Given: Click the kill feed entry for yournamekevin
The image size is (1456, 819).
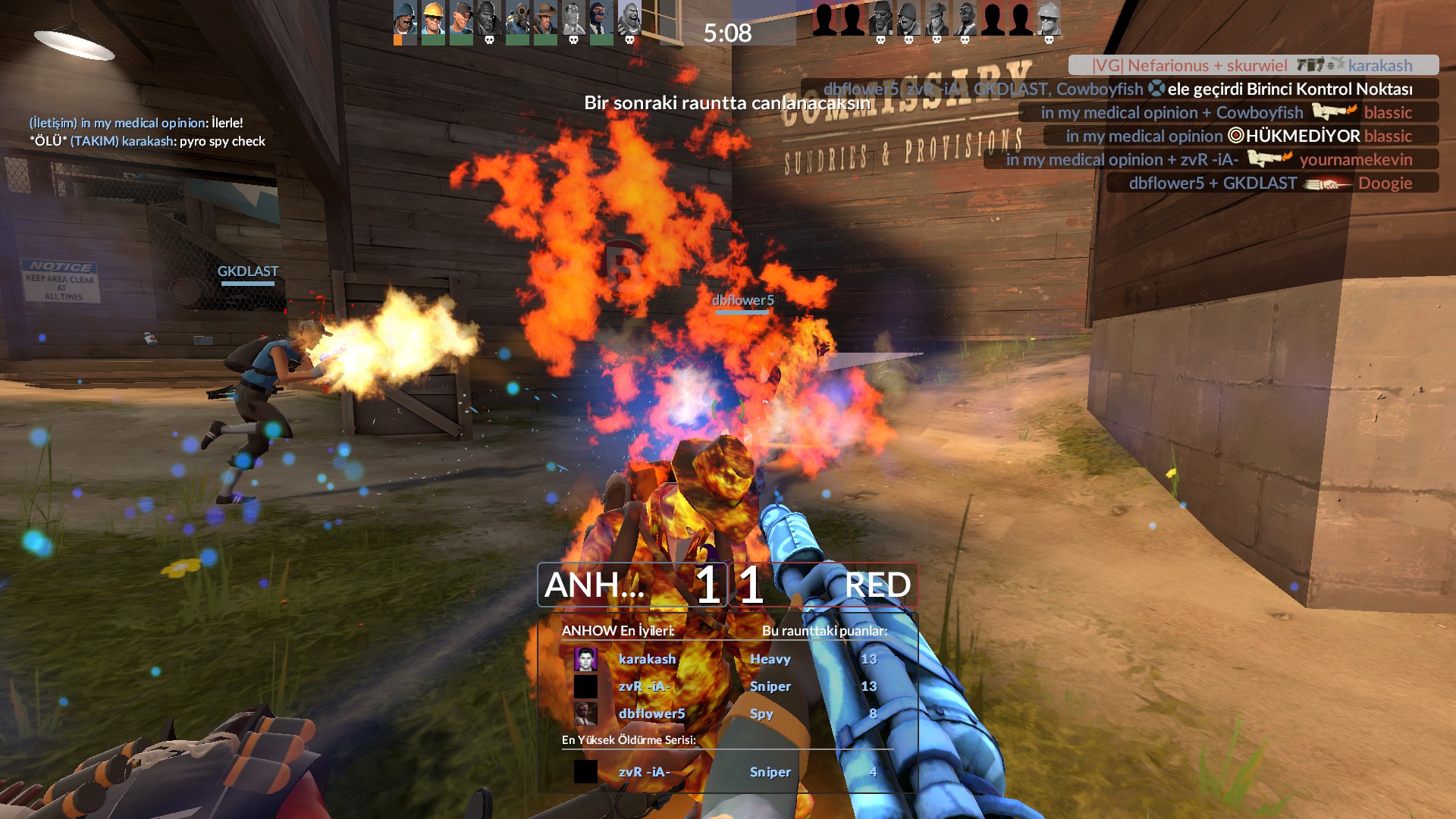Looking at the screenshot, I should 1210,159.
